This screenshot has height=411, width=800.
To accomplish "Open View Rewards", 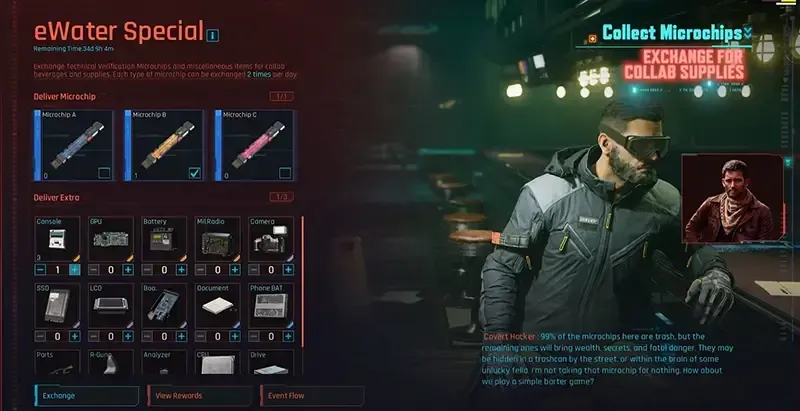I will click(200, 396).
